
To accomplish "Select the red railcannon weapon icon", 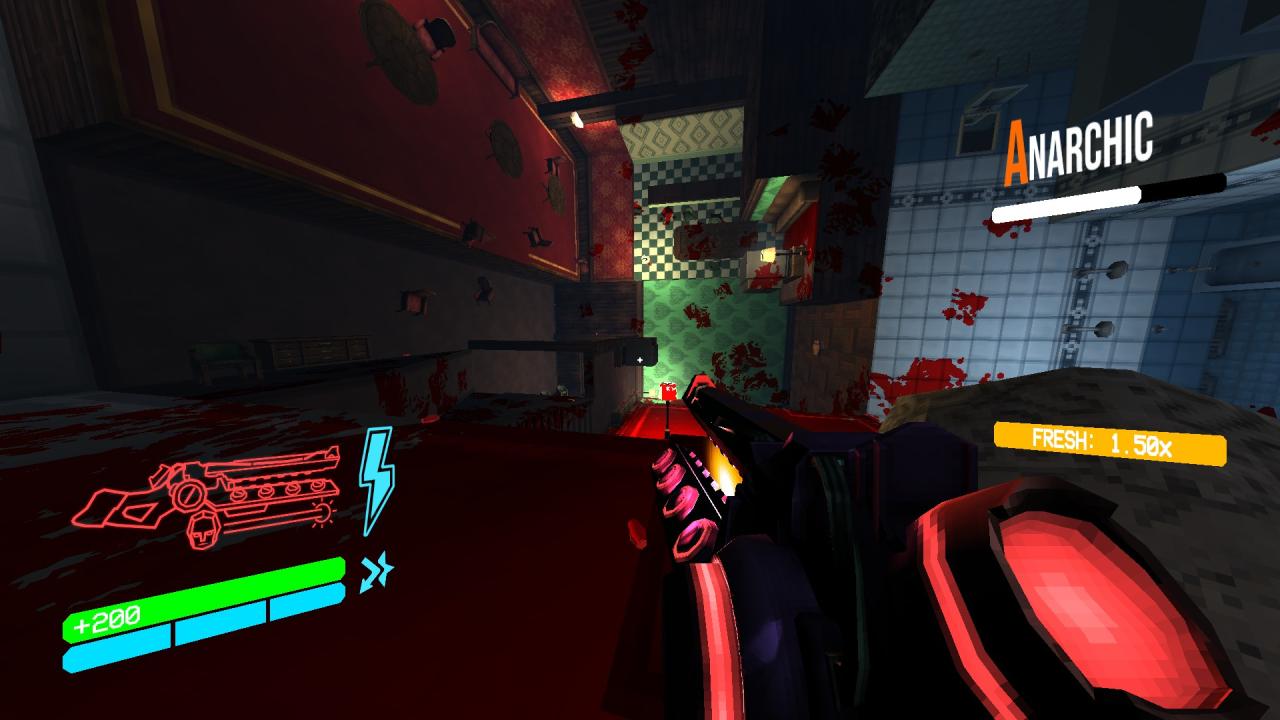I will 214,496.
